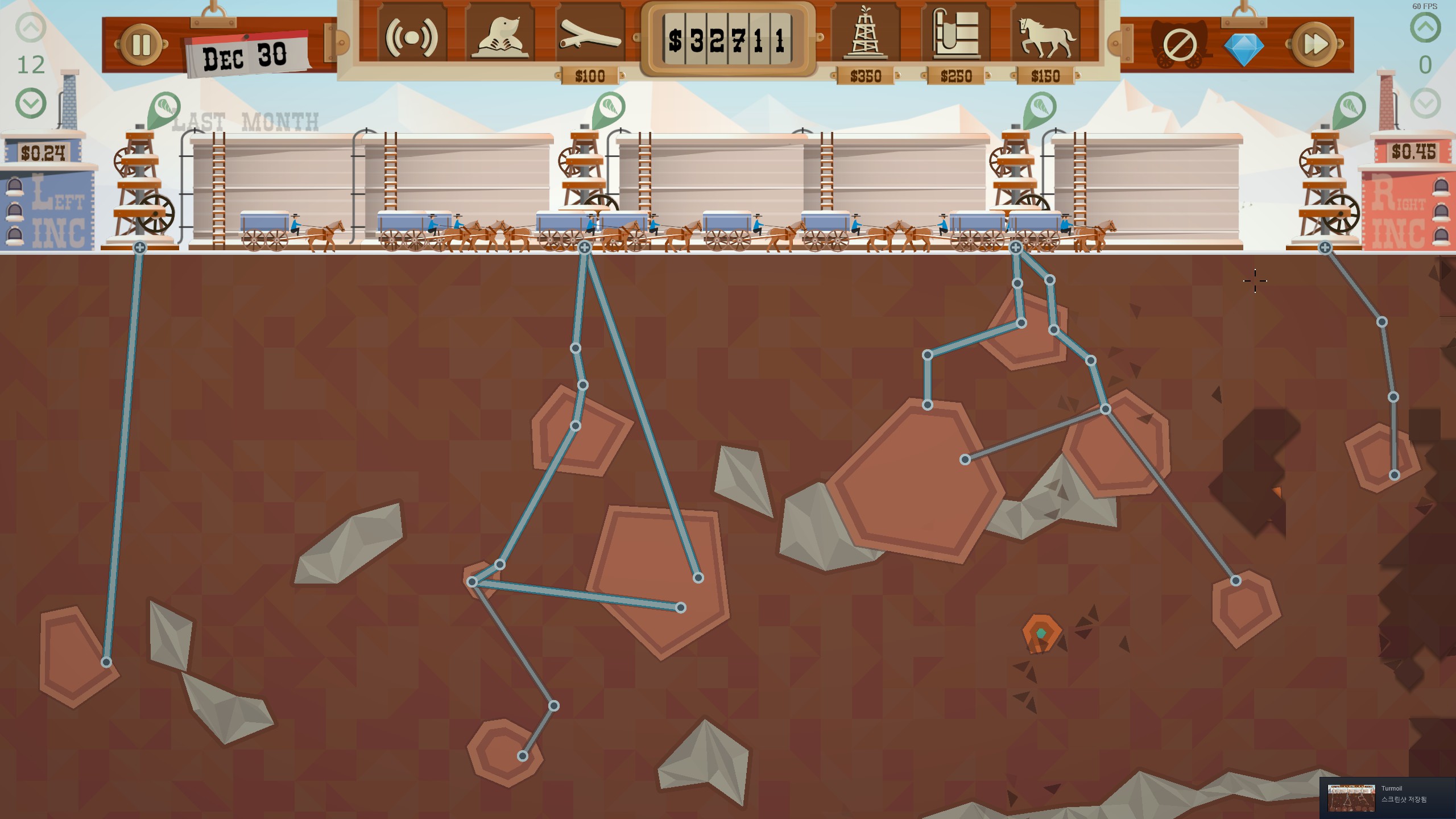Buy a horse wagon for $150
This screenshot has height=819, width=1456.
1045,36
